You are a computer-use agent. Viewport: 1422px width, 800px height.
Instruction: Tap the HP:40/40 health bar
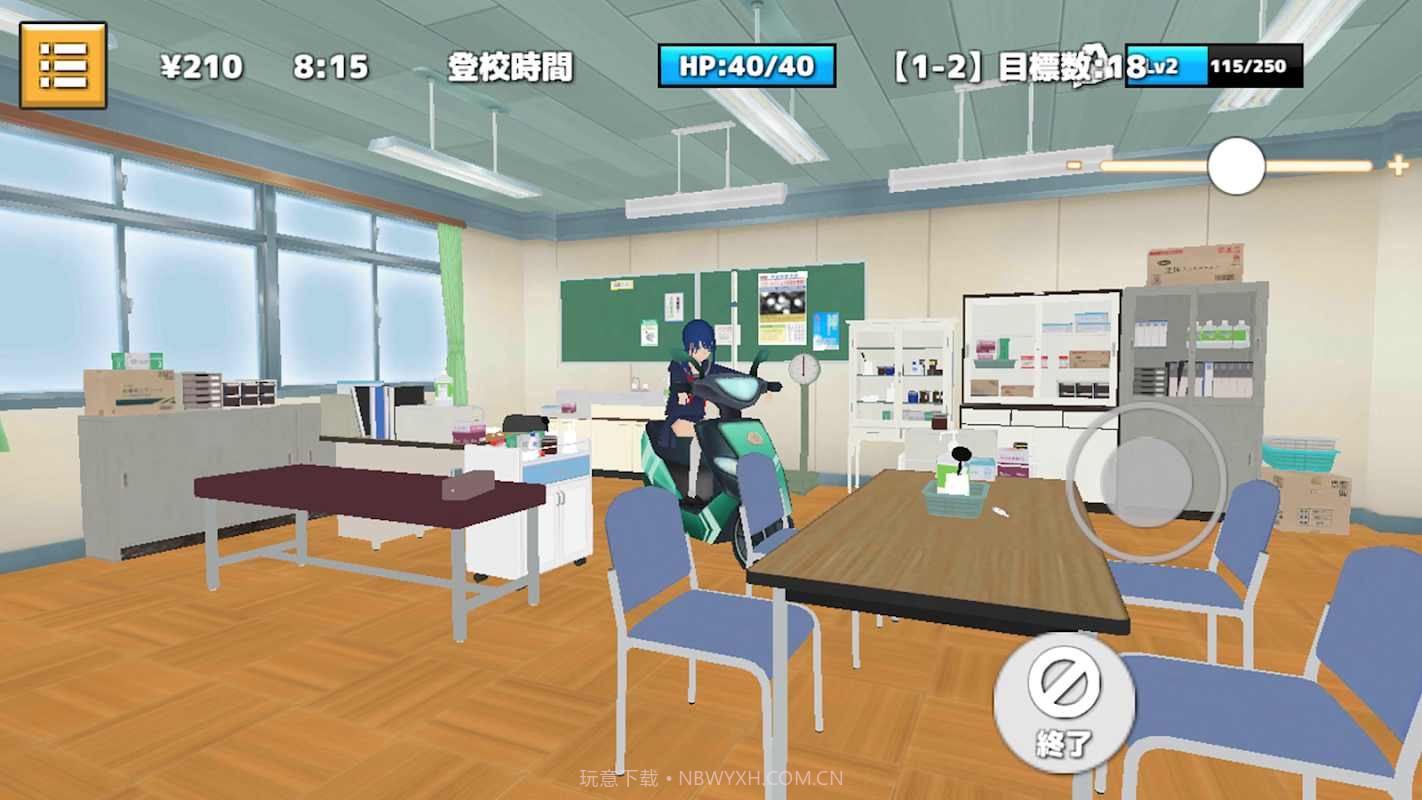point(748,65)
